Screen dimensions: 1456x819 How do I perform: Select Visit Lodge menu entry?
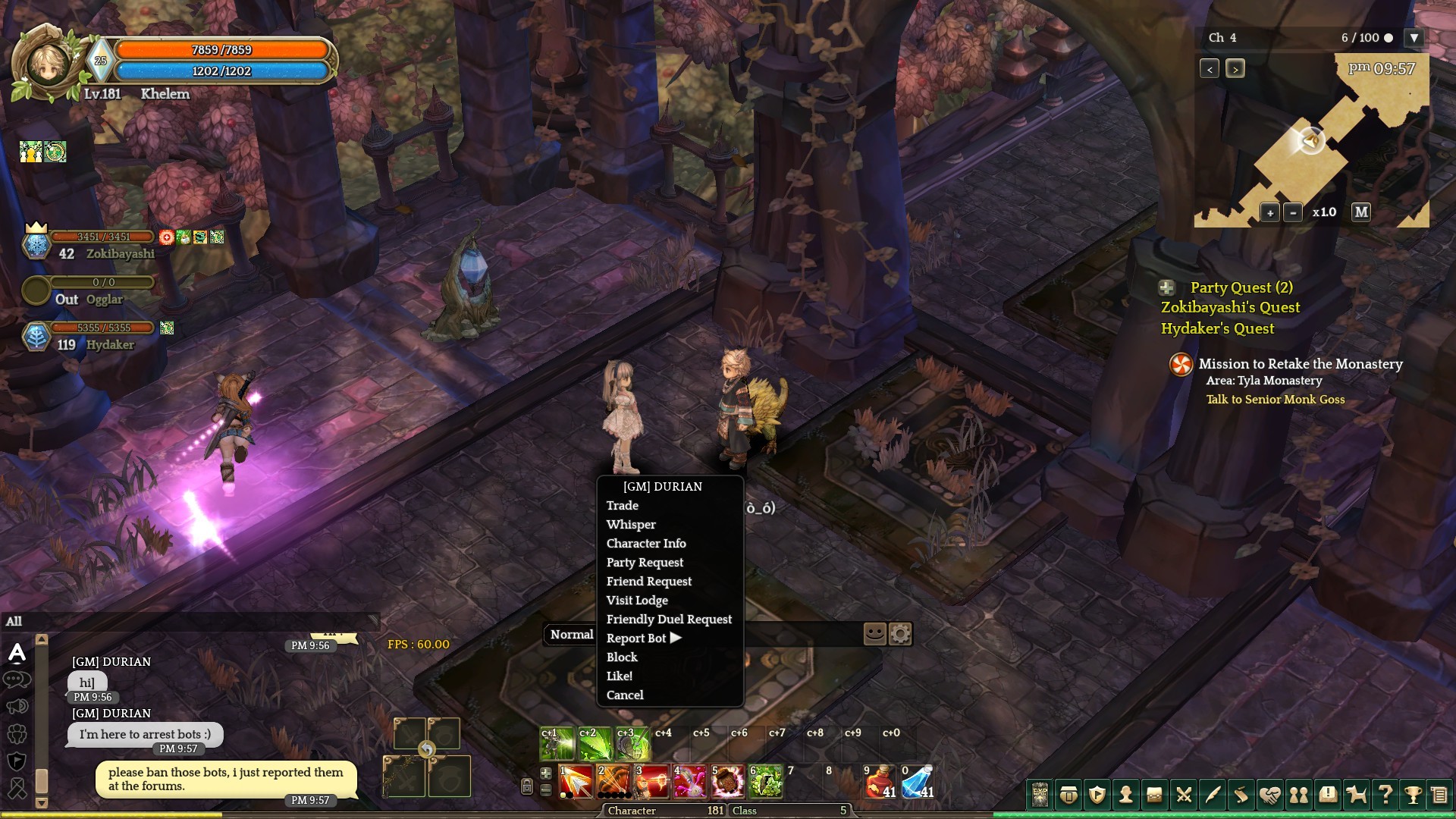[637, 601]
